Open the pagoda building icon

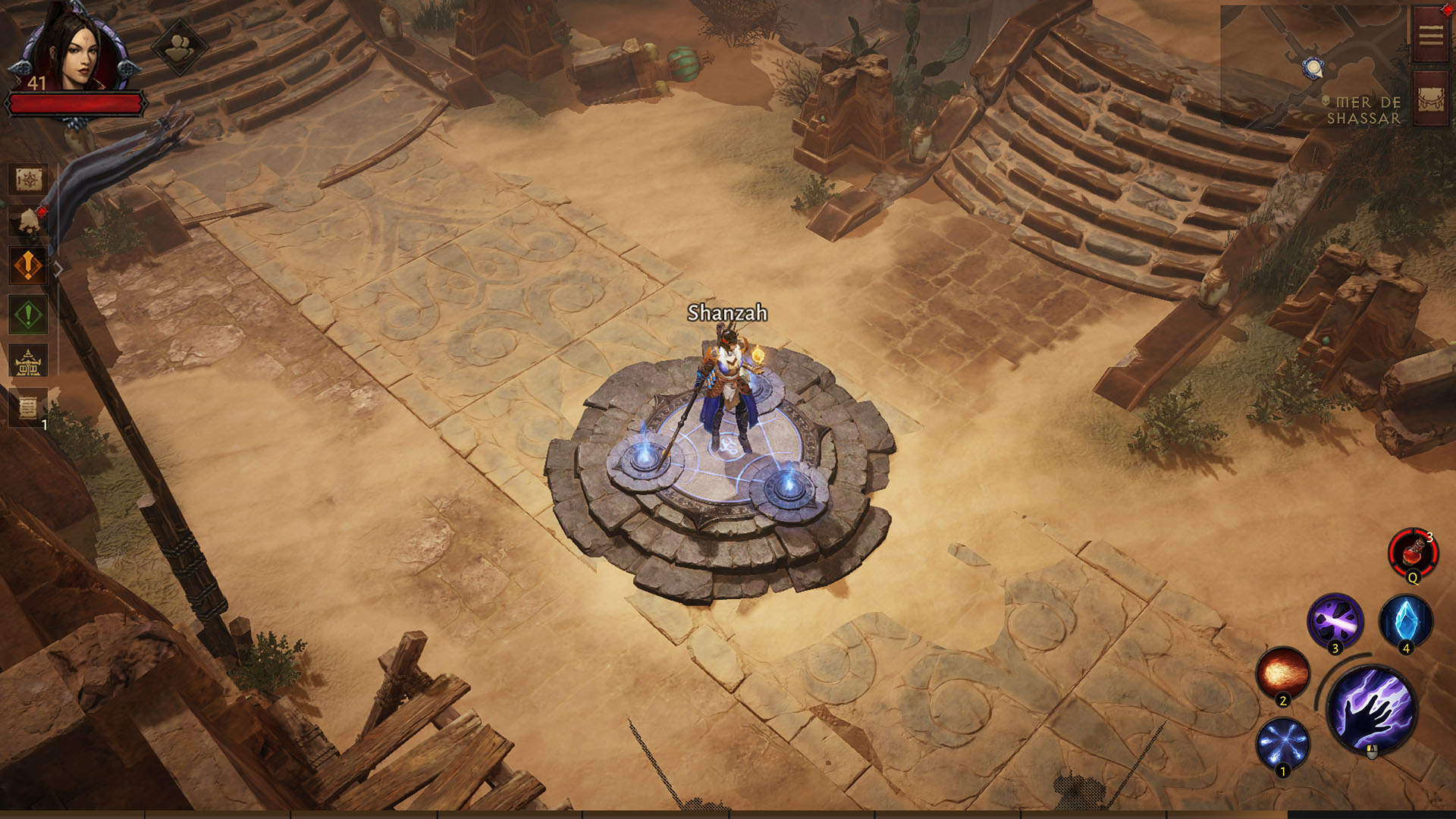[x=28, y=362]
